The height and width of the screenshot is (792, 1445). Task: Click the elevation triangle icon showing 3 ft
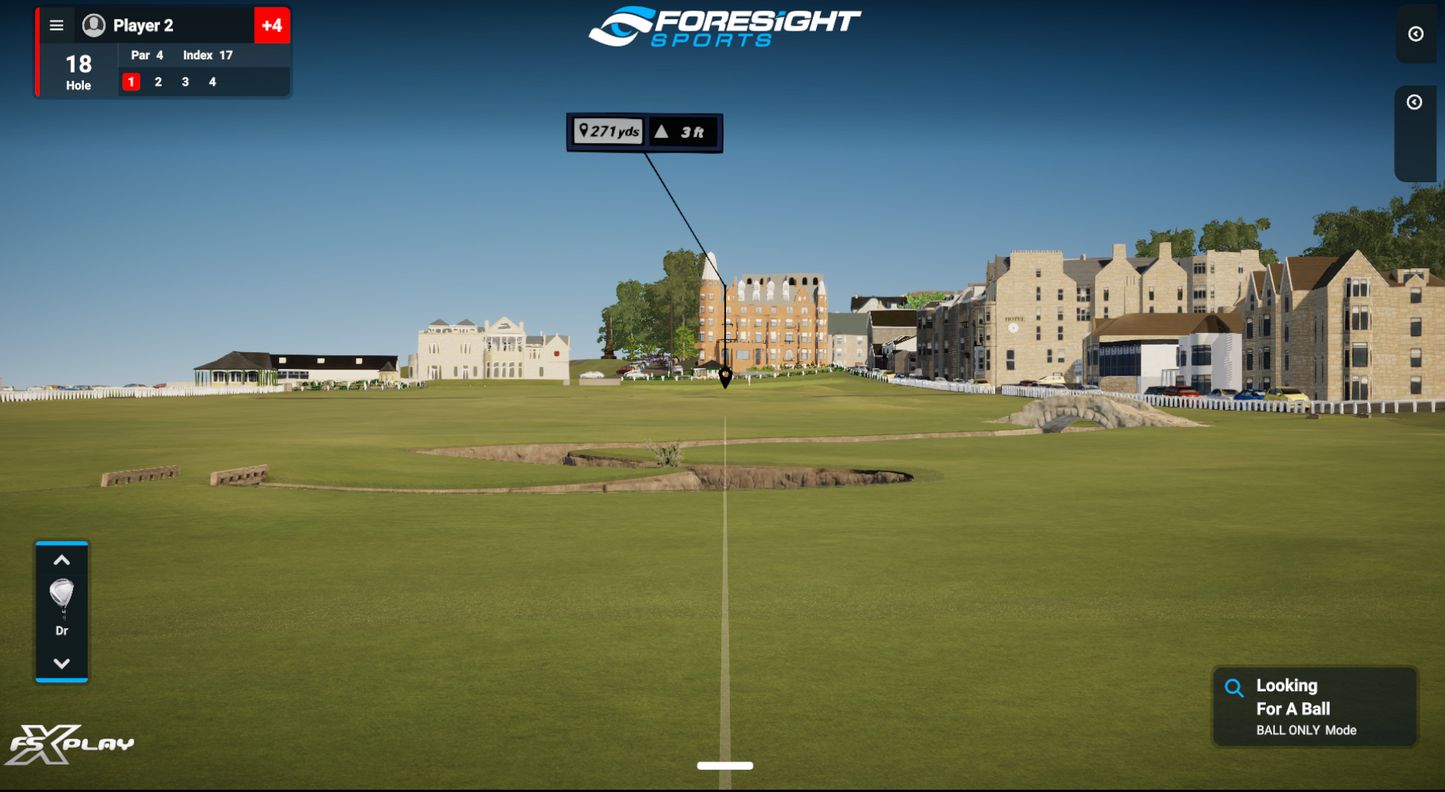pos(661,130)
